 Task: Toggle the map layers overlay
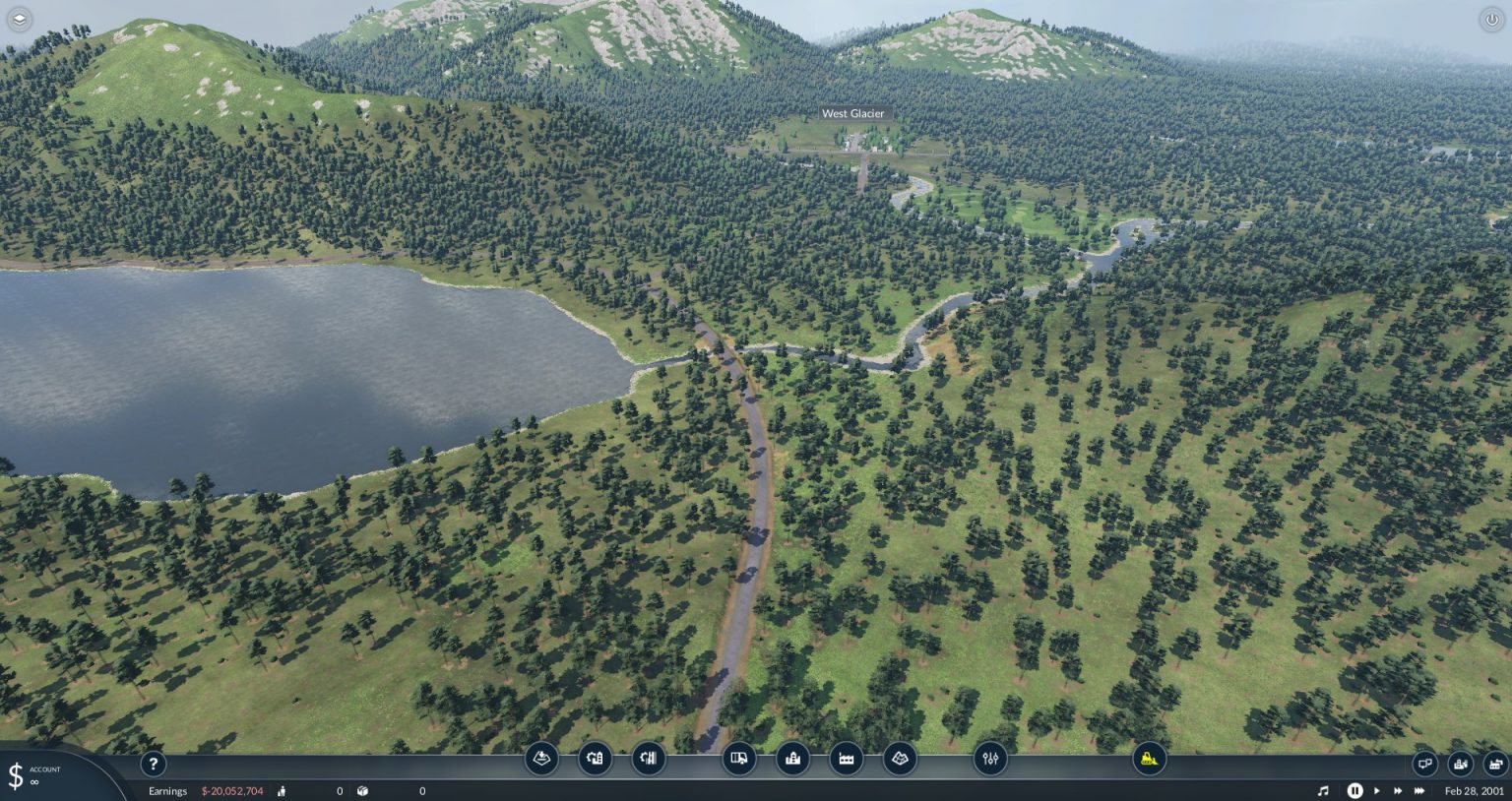(20, 18)
